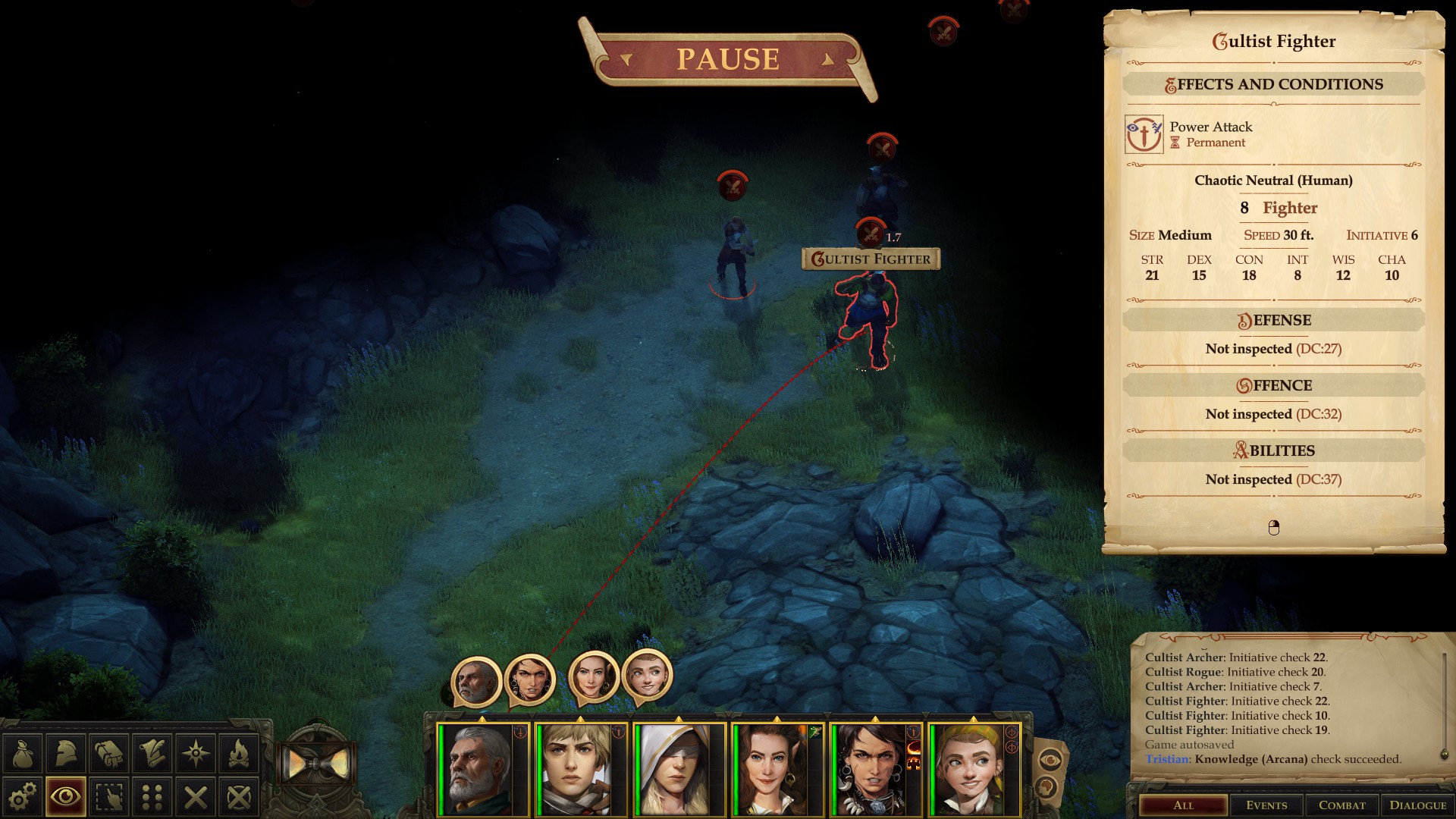Image resolution: width=1456 pixels, height=819 pixels.
Task: Toggle the highlighted eye inspect mode button
Action: point(65,797)
